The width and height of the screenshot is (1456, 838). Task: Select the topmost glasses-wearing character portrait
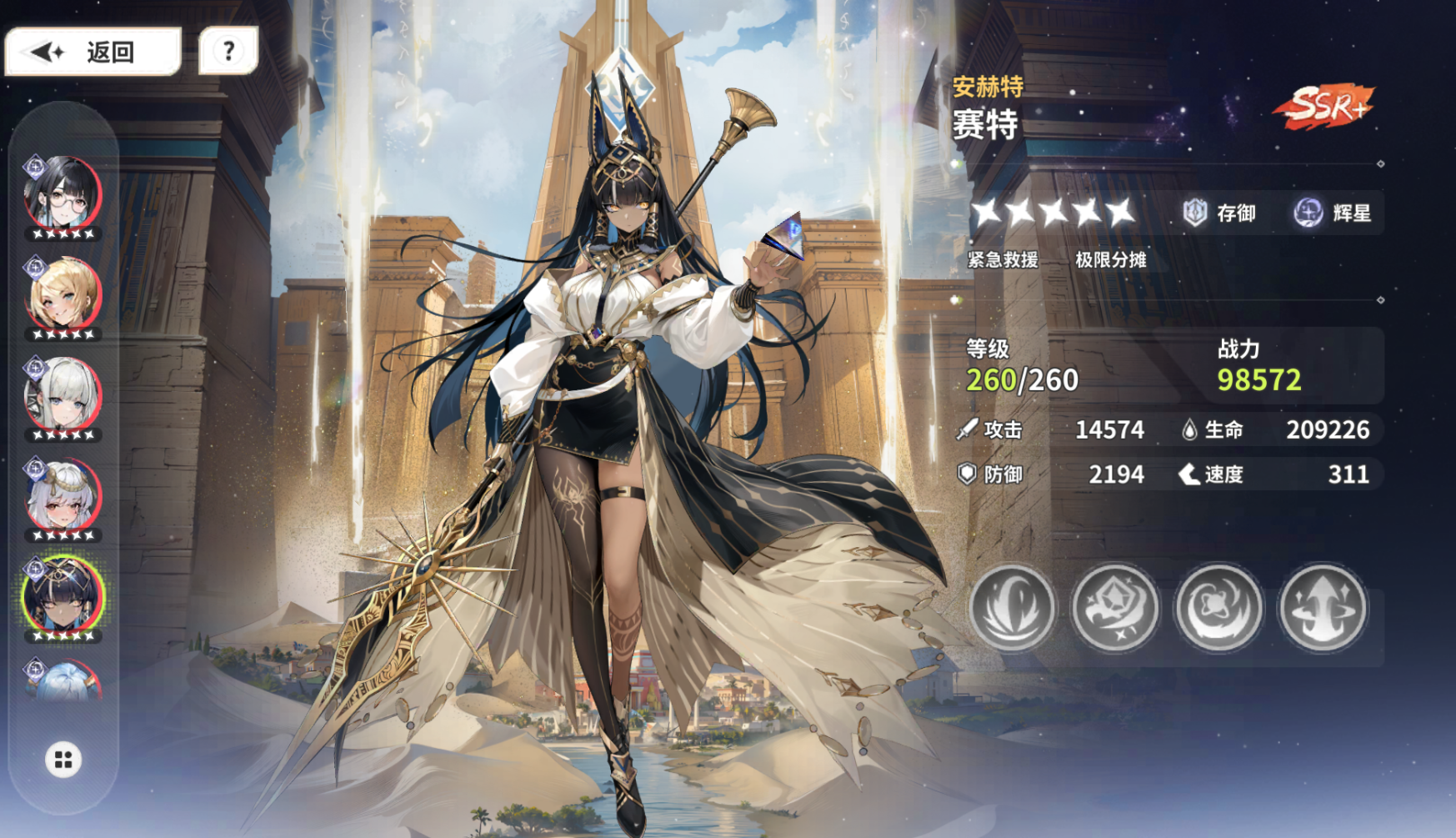click(63, 190)
